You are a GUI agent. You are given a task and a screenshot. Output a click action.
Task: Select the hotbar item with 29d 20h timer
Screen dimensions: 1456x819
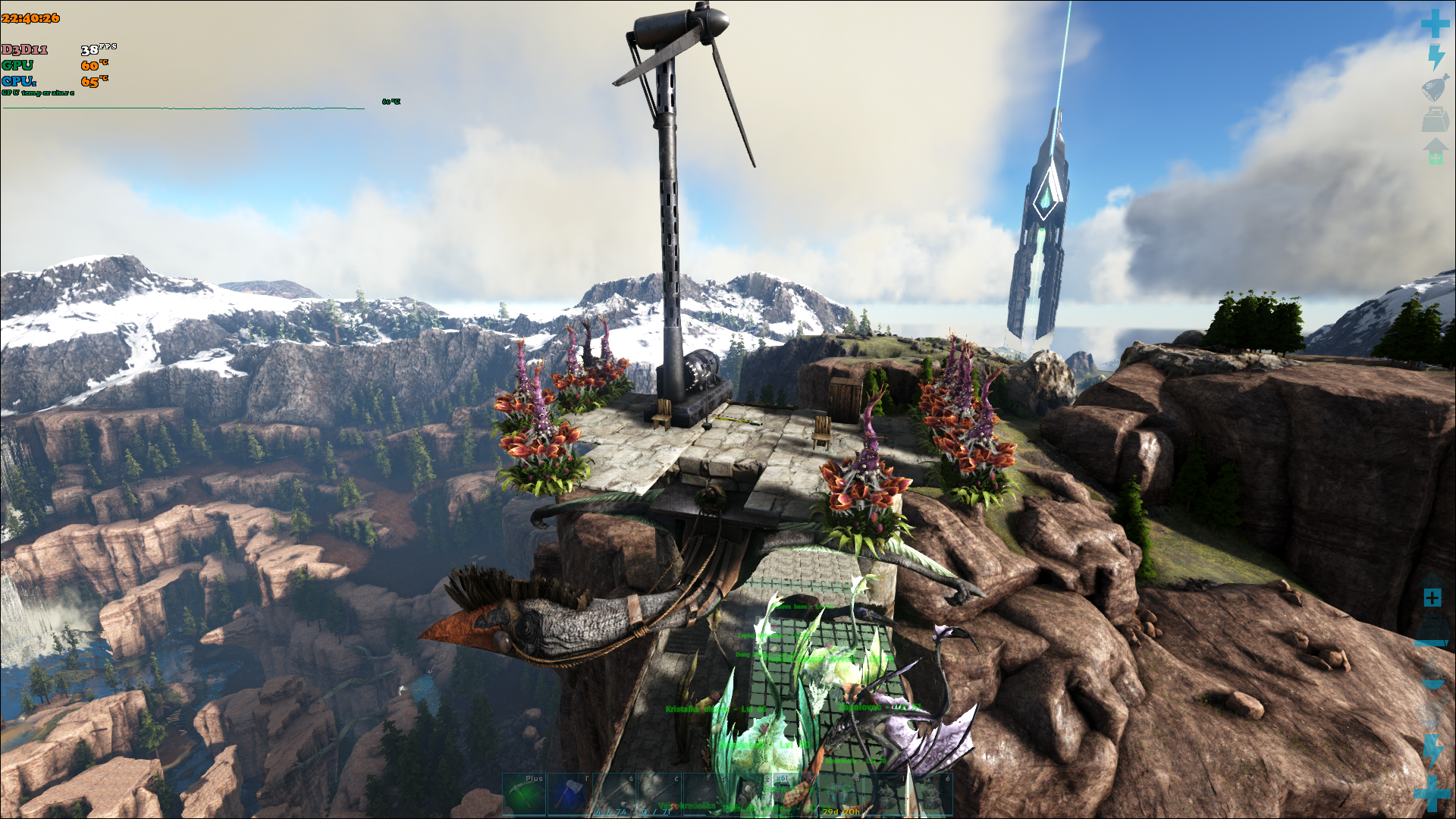coord(840,794)
